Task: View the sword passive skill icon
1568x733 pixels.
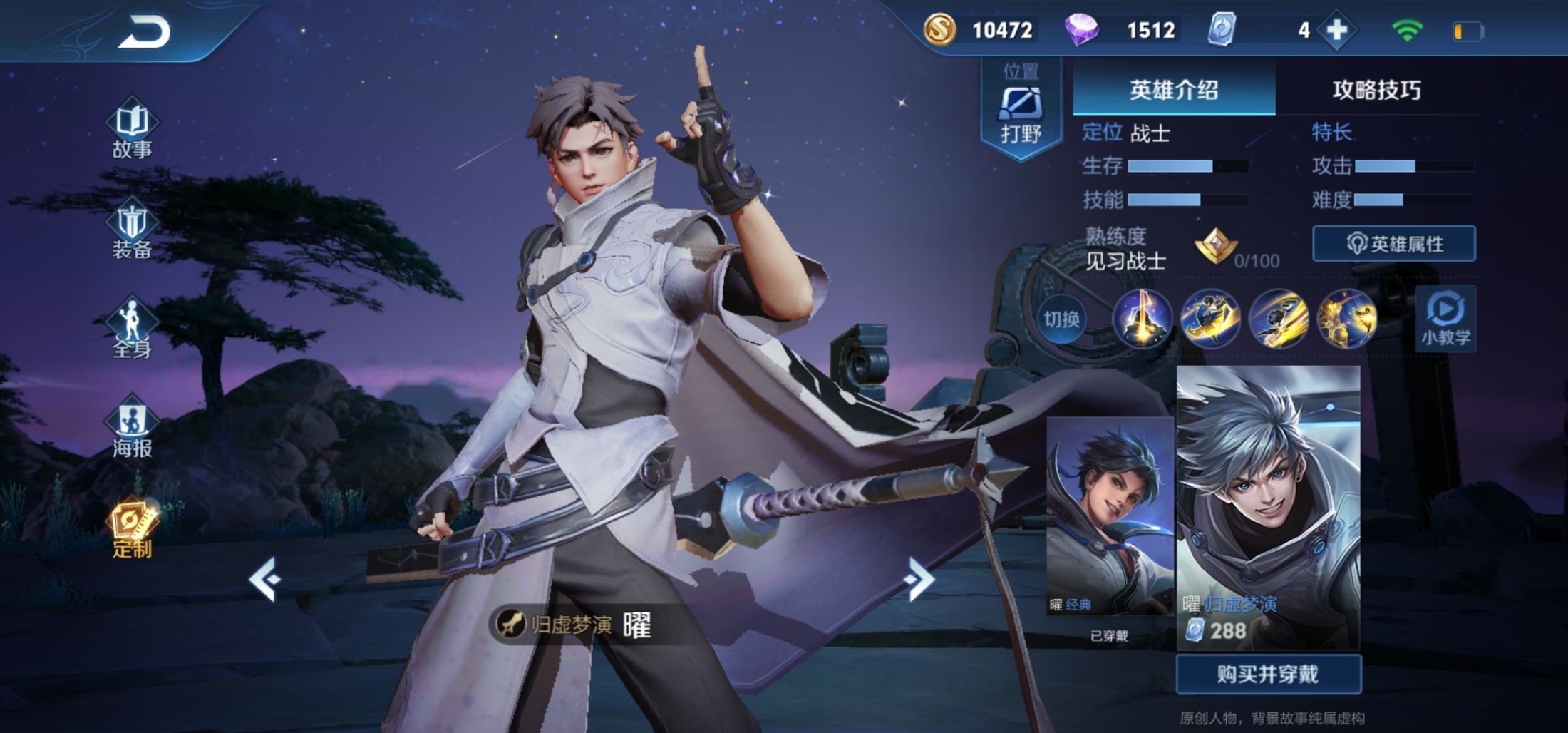Action: (1143, 319)
